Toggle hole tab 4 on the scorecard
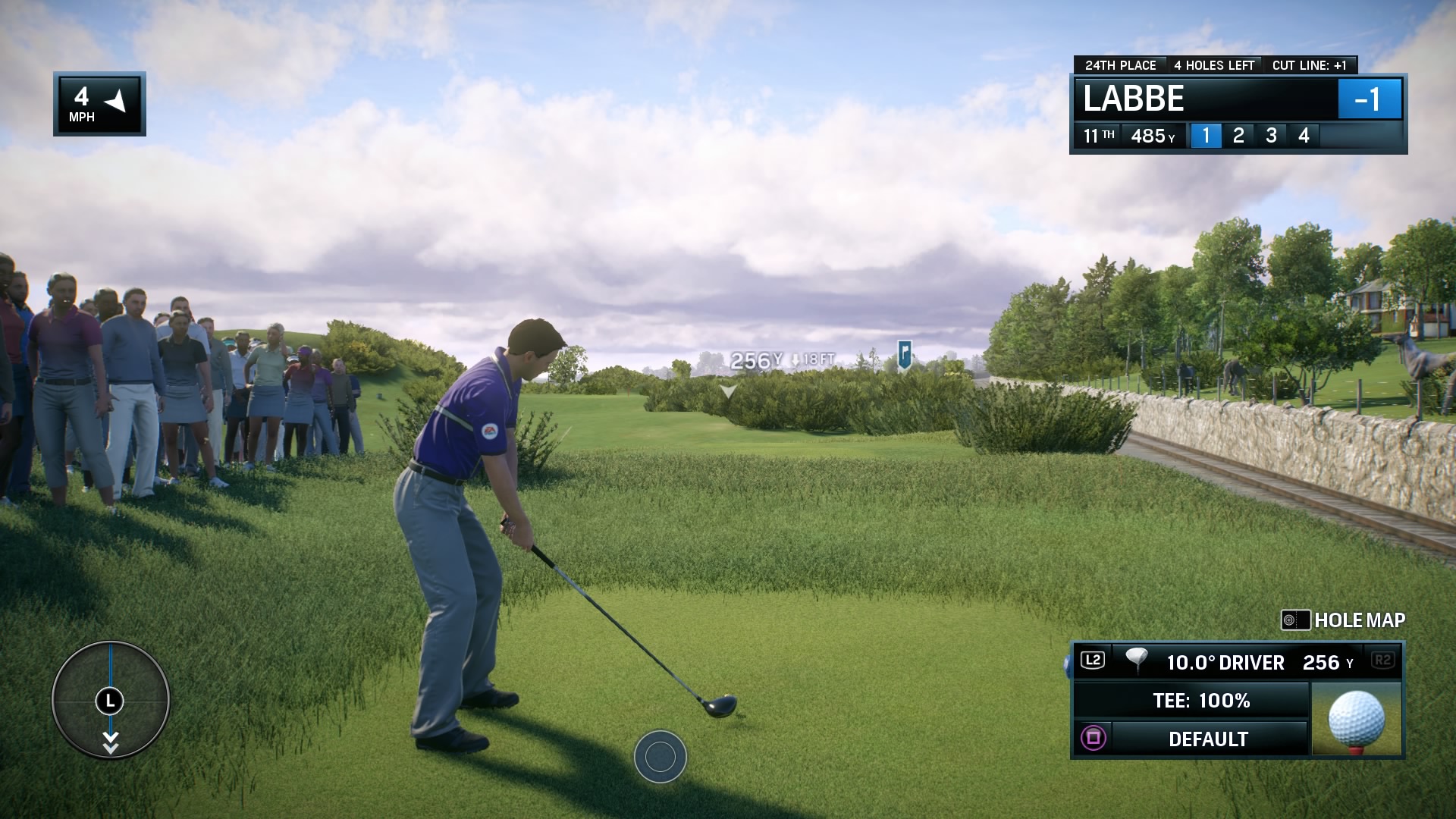This screenshot has height=819, width=1456. 1302,136
